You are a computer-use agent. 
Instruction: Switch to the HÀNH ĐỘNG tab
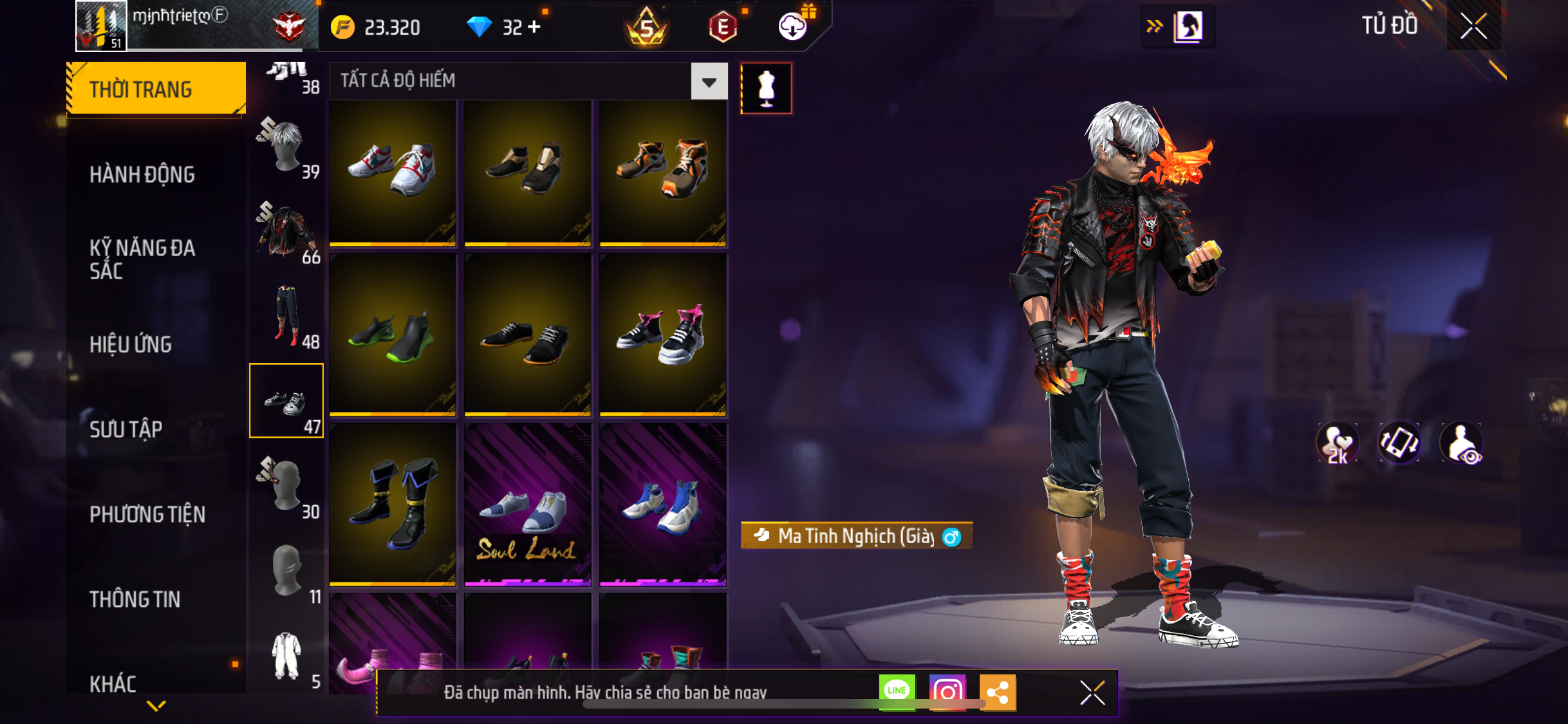point(142,174)
